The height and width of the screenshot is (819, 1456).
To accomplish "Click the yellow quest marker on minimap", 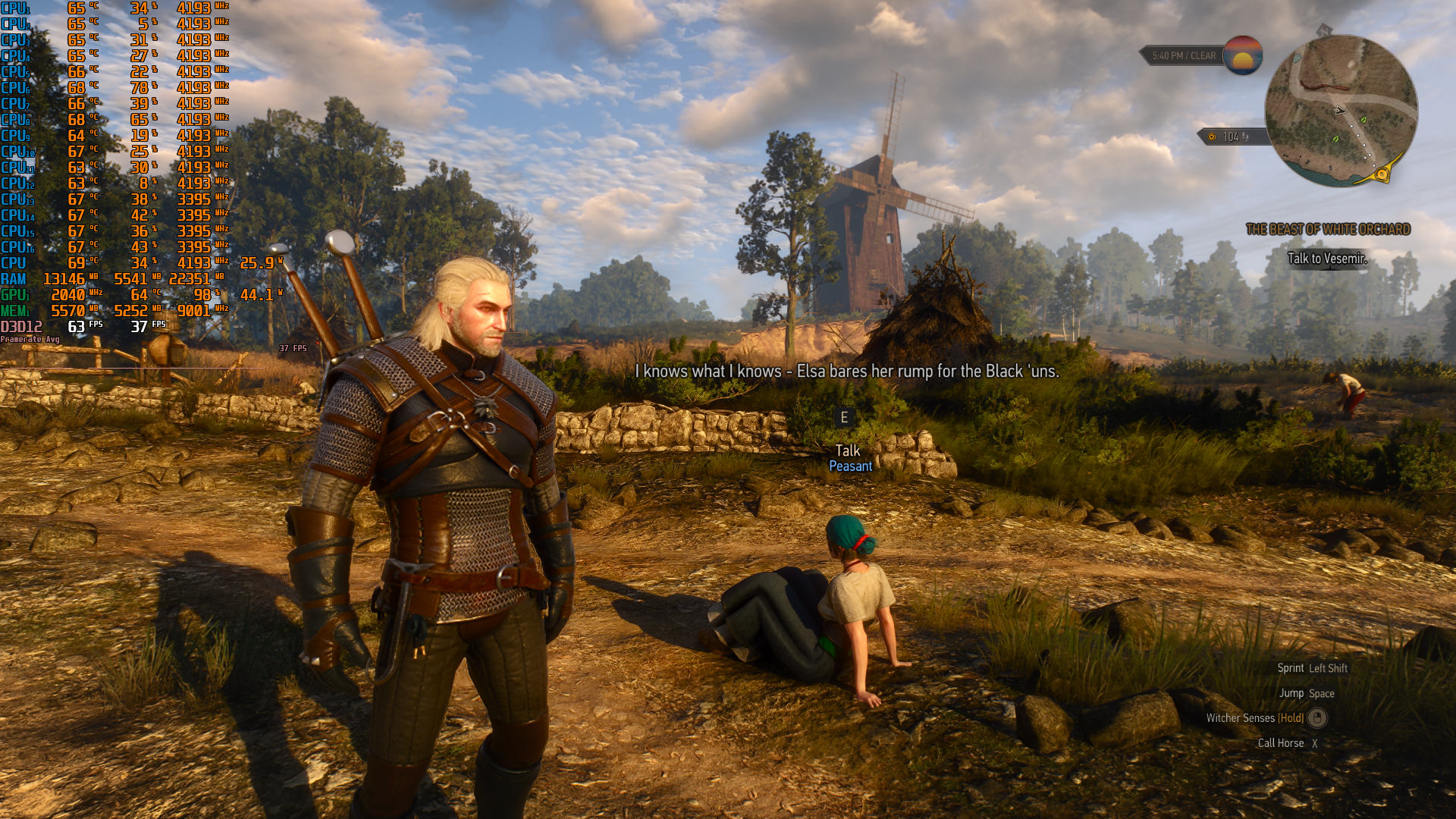I will (x=1382, y=175).
